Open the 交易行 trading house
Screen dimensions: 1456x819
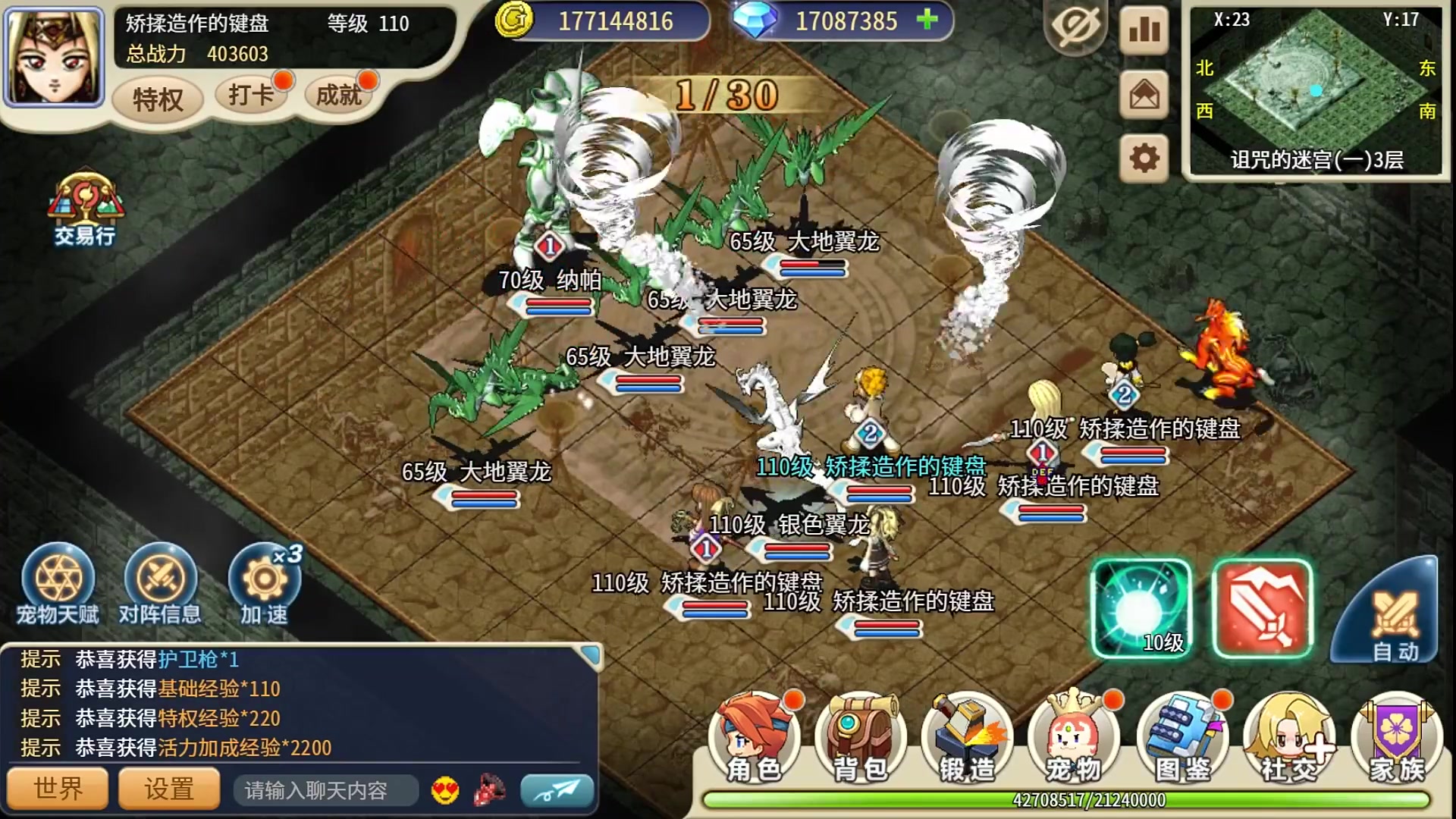84,211
